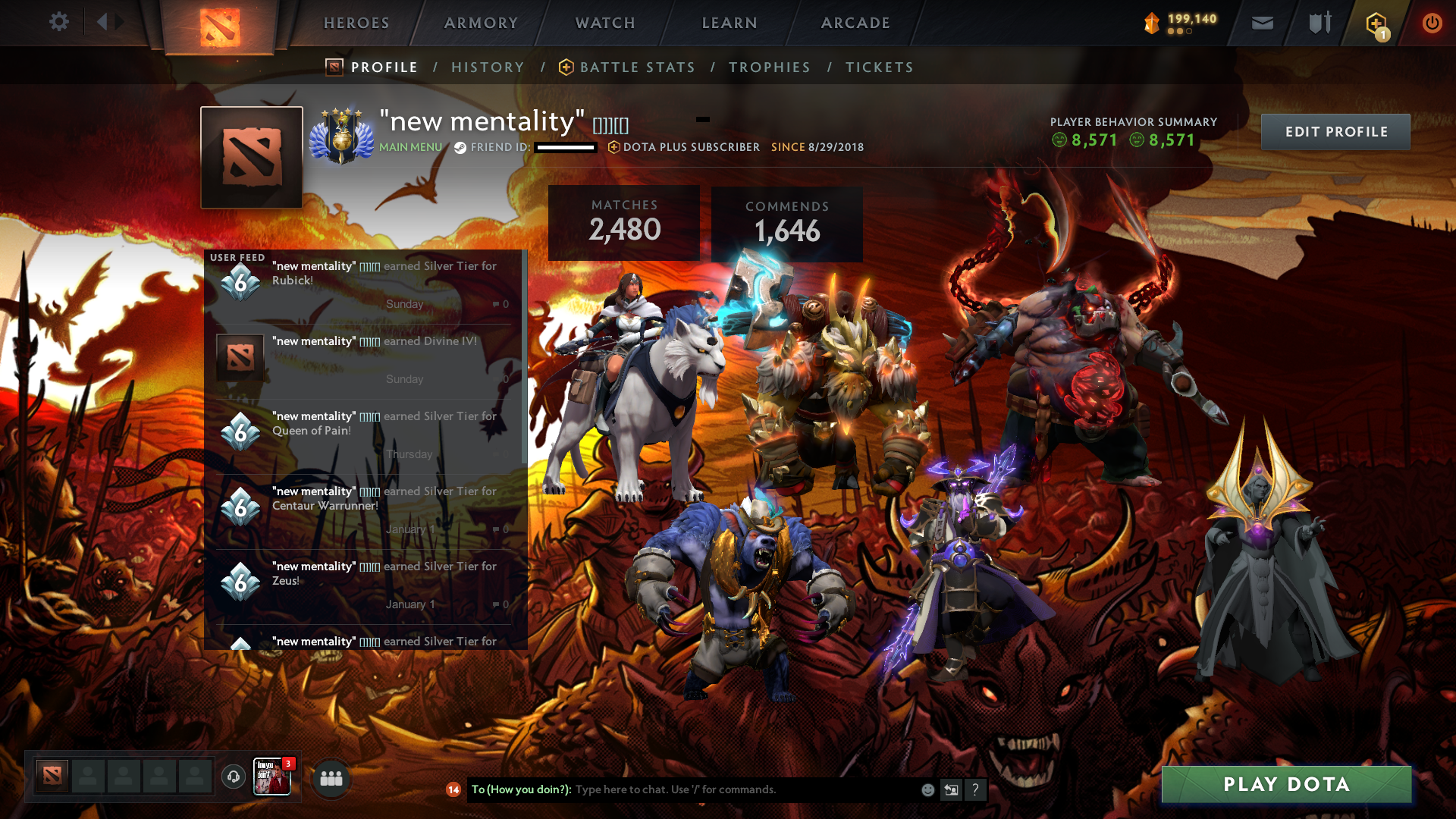Open the settings gear menu
The width and height of the screenshot is (1456, 819).
click(59, 22)
